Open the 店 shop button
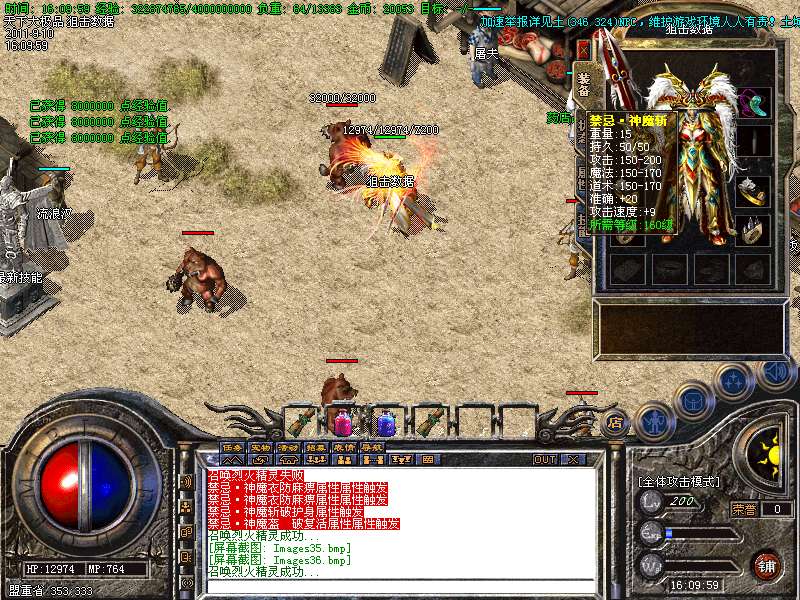800x600 pixels. pos(615,422)
